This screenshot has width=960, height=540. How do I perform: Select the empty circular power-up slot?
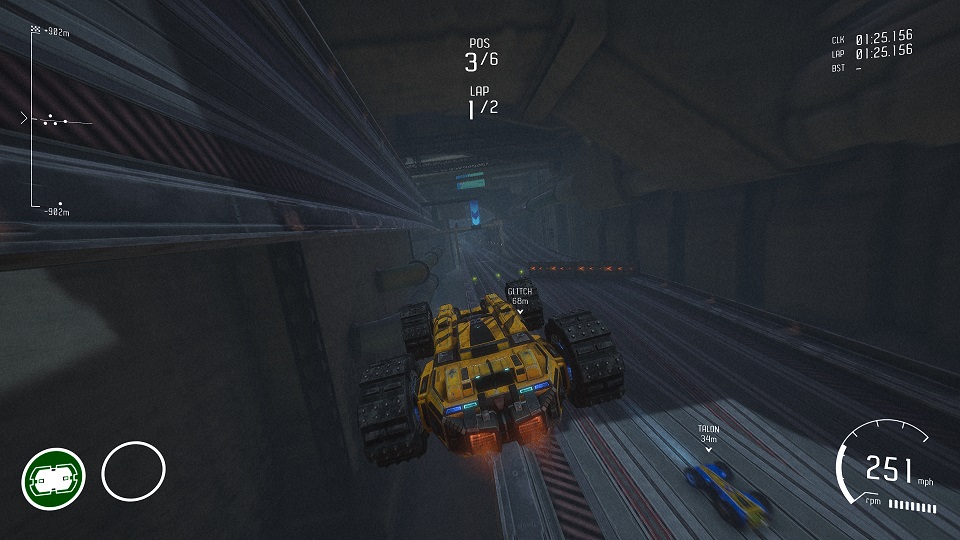coord(133,472)
